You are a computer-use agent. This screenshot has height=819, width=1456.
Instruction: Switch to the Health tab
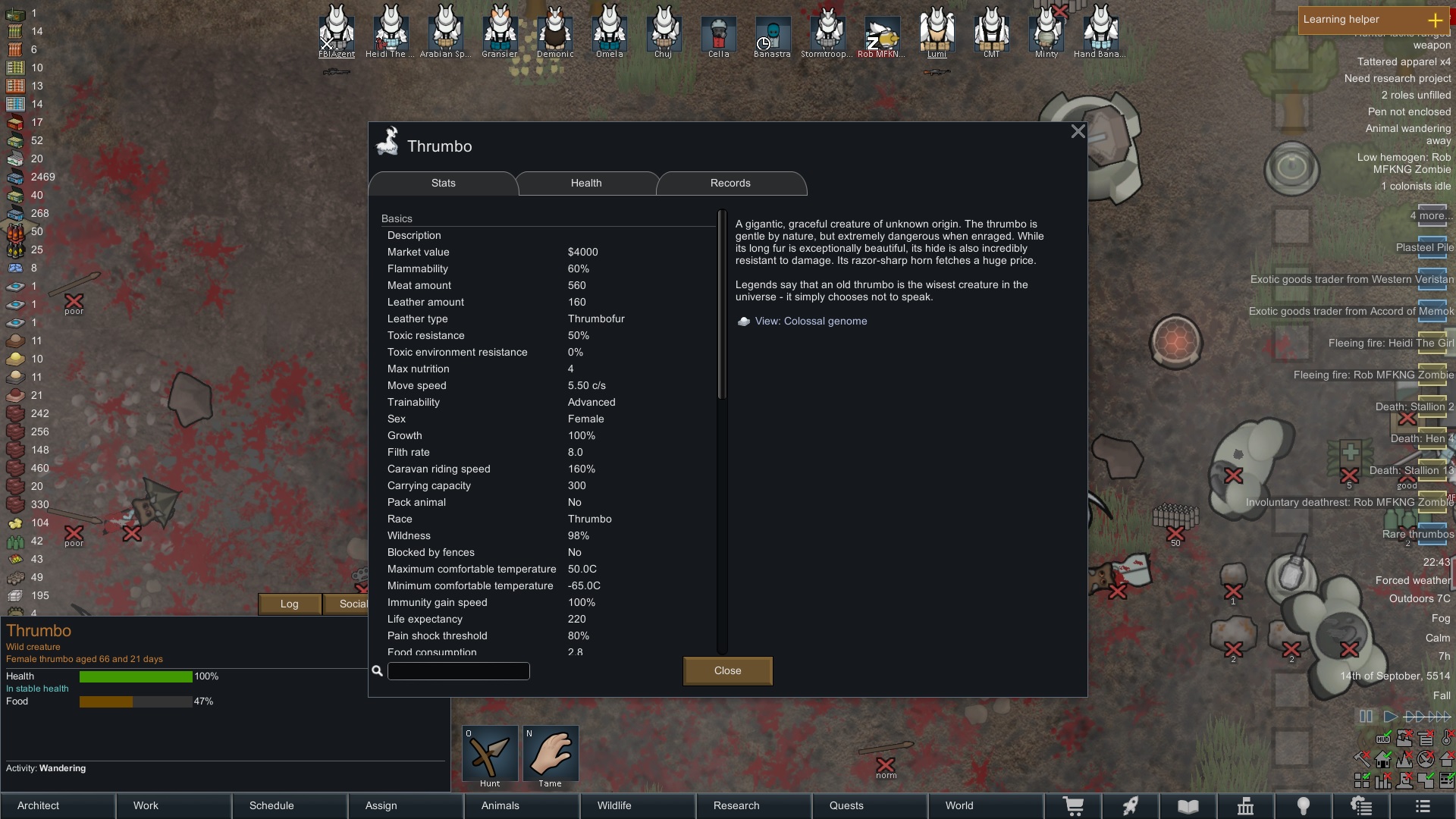pos(586,183)
